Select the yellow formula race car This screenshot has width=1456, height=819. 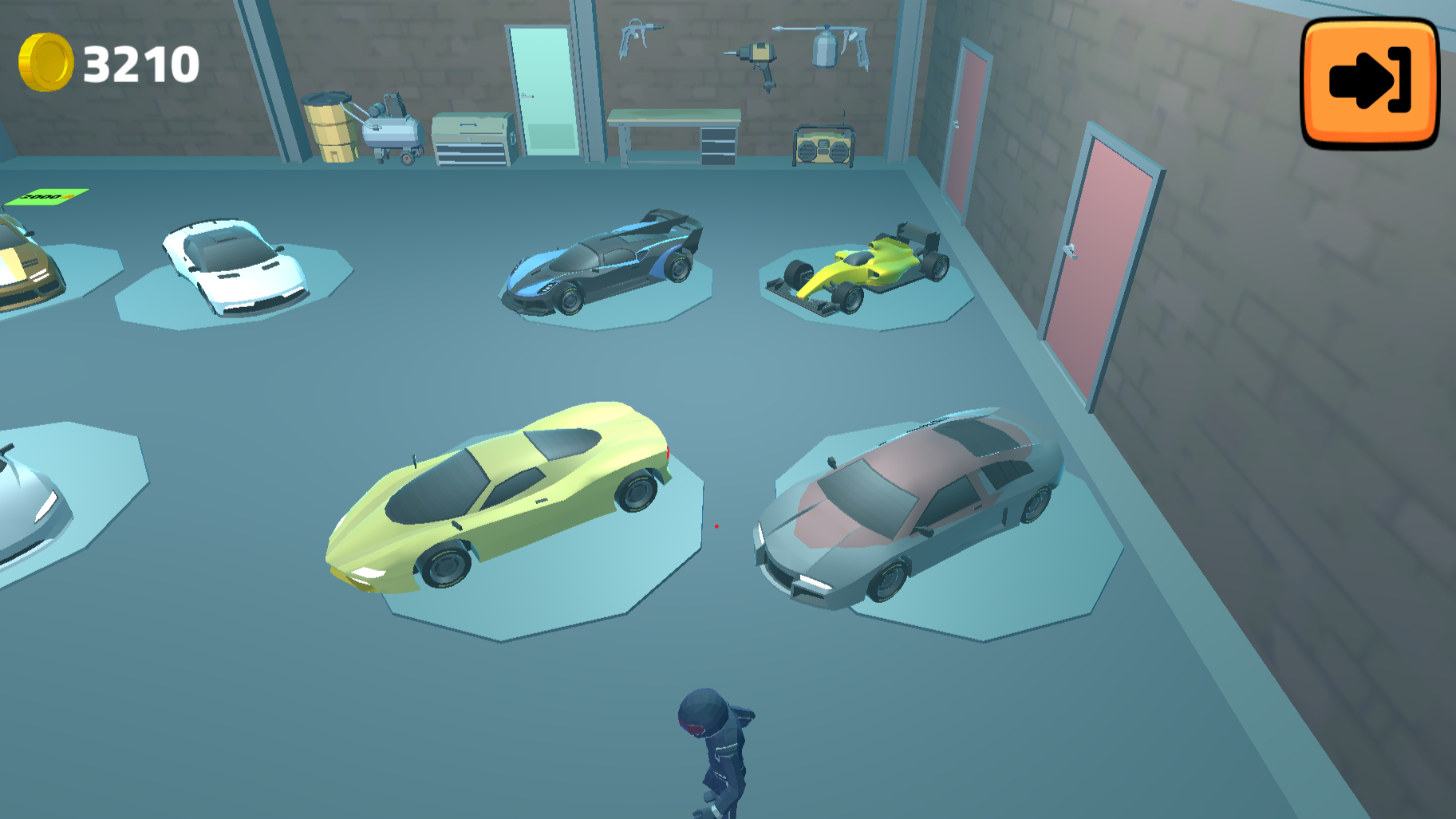[866, 263]
